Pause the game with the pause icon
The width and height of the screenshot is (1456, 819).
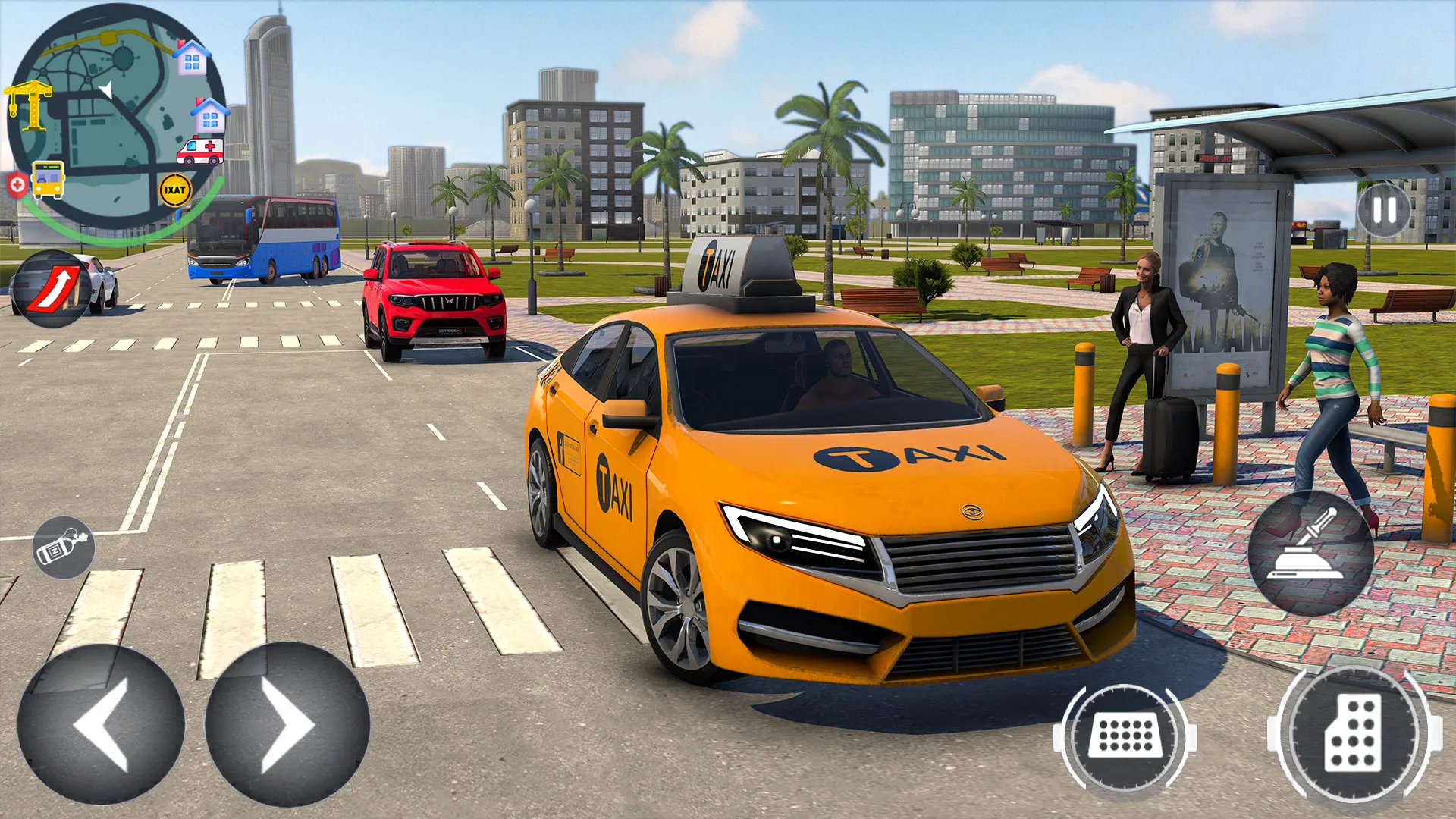(x=1385, y=210)
